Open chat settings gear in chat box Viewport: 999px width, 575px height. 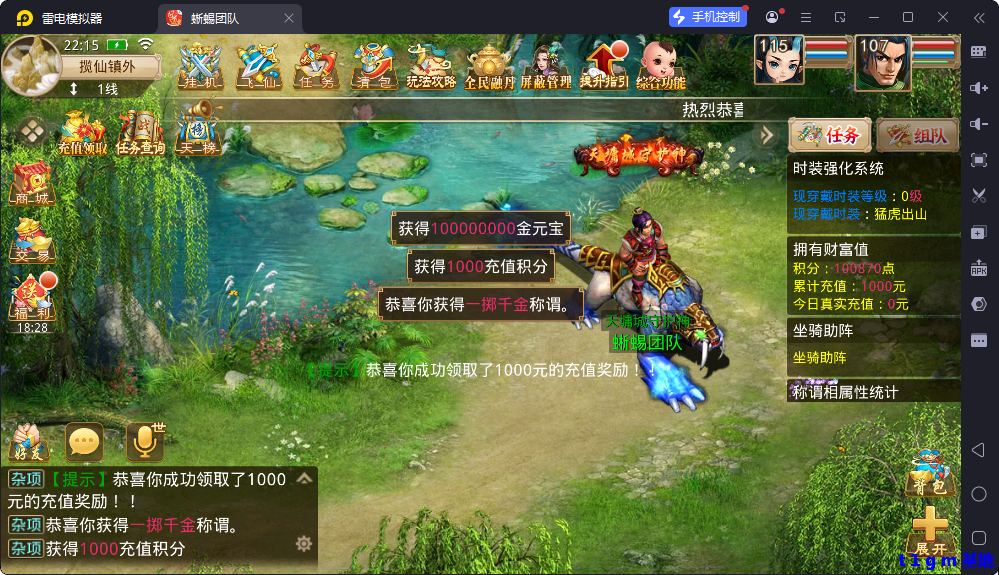304,543
